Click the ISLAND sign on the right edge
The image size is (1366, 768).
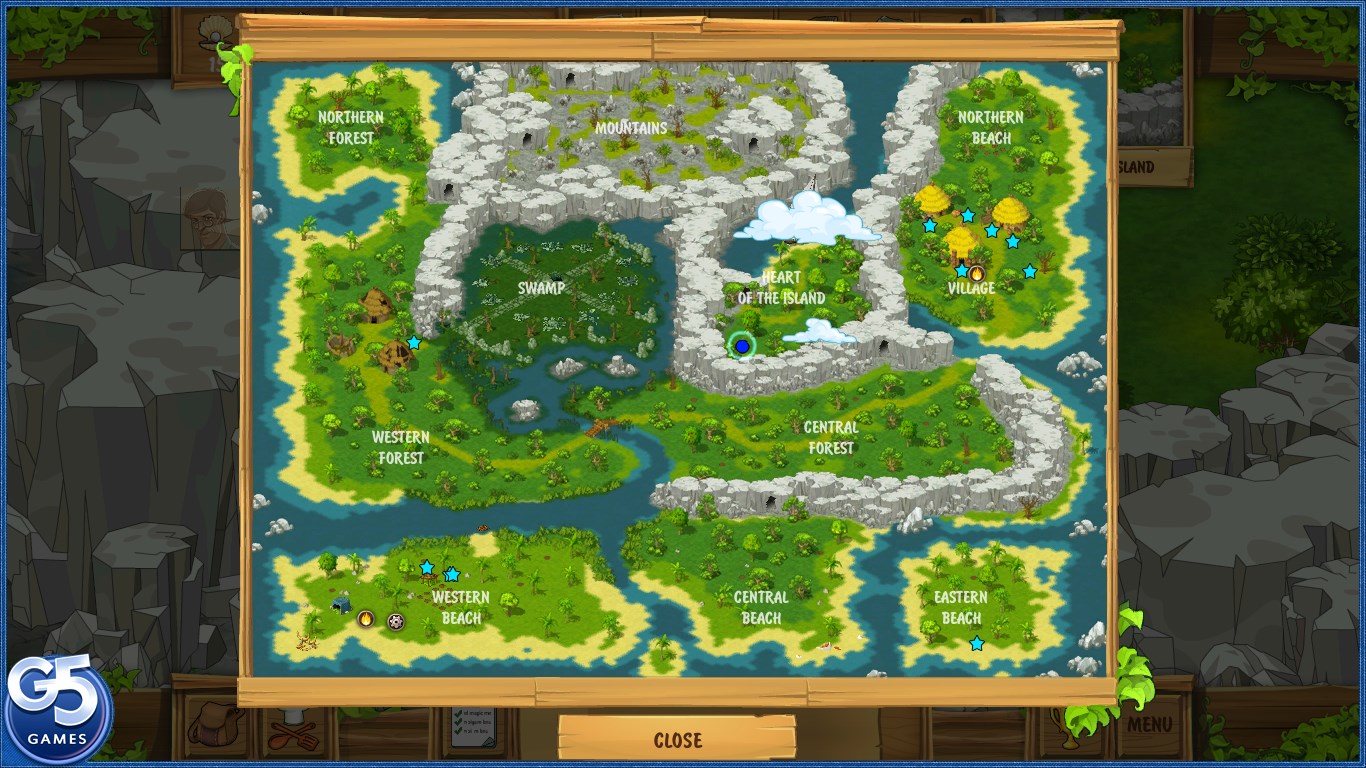1156,167
